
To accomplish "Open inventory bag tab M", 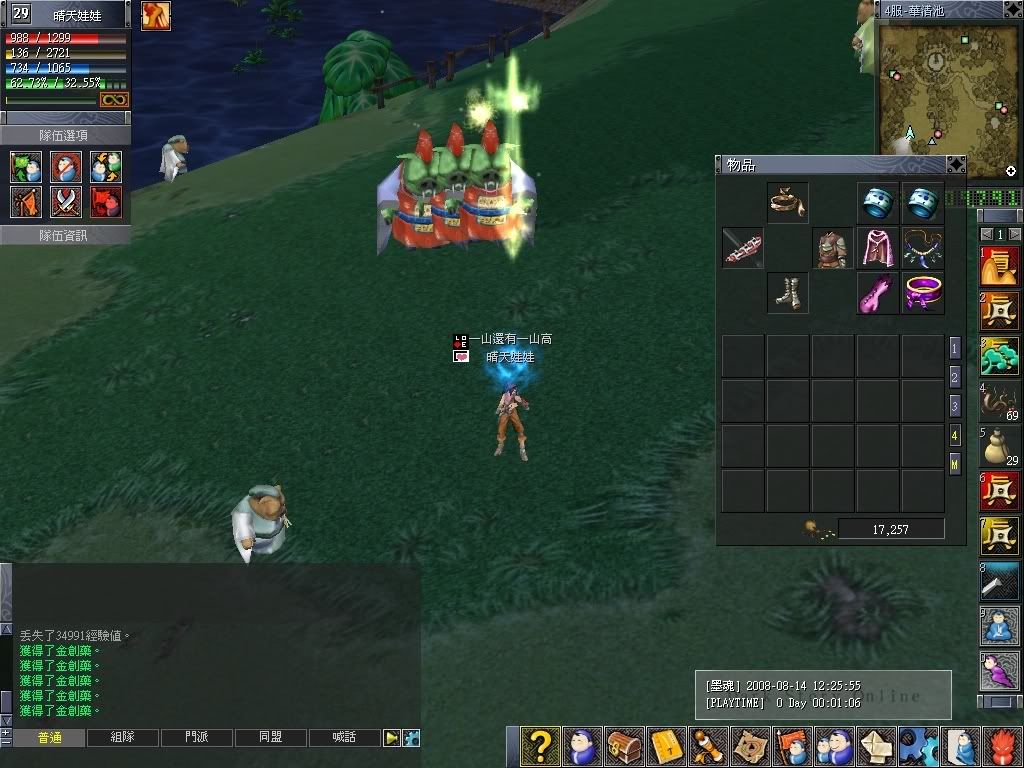I will (x=955, y=464).
